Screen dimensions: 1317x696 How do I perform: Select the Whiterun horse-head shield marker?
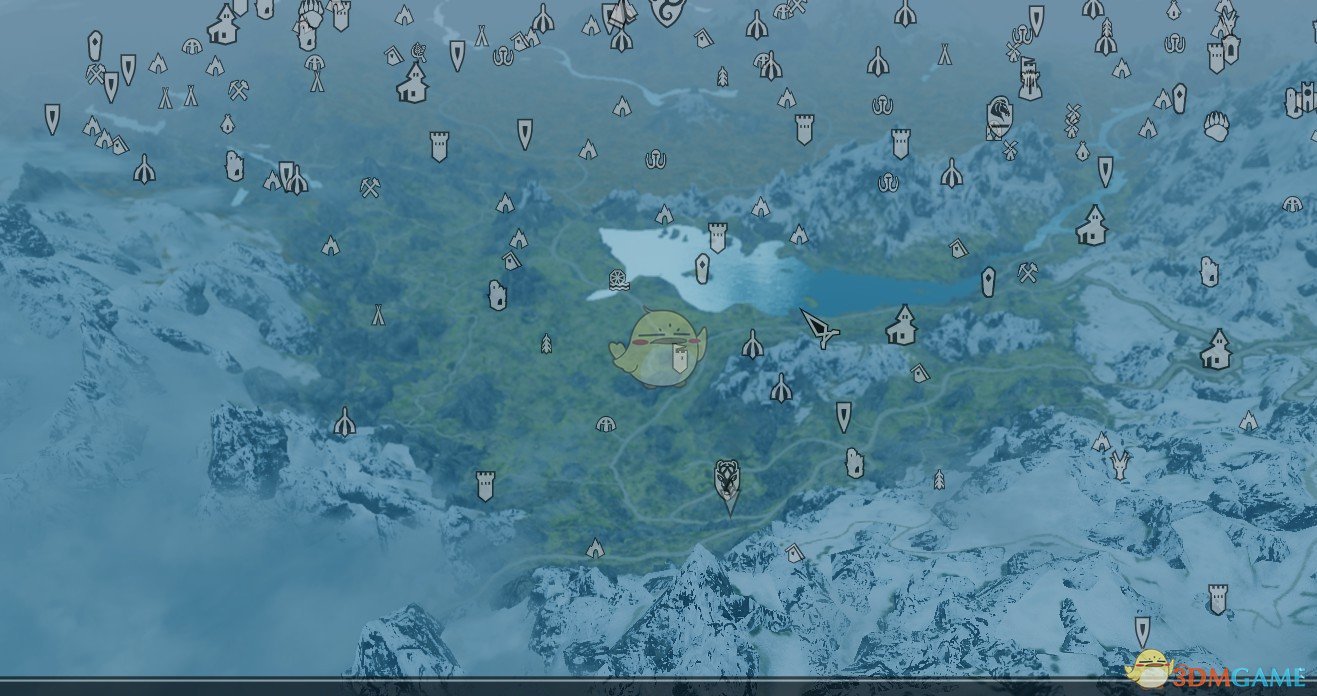pyautogui.click(x=998, y=117)
